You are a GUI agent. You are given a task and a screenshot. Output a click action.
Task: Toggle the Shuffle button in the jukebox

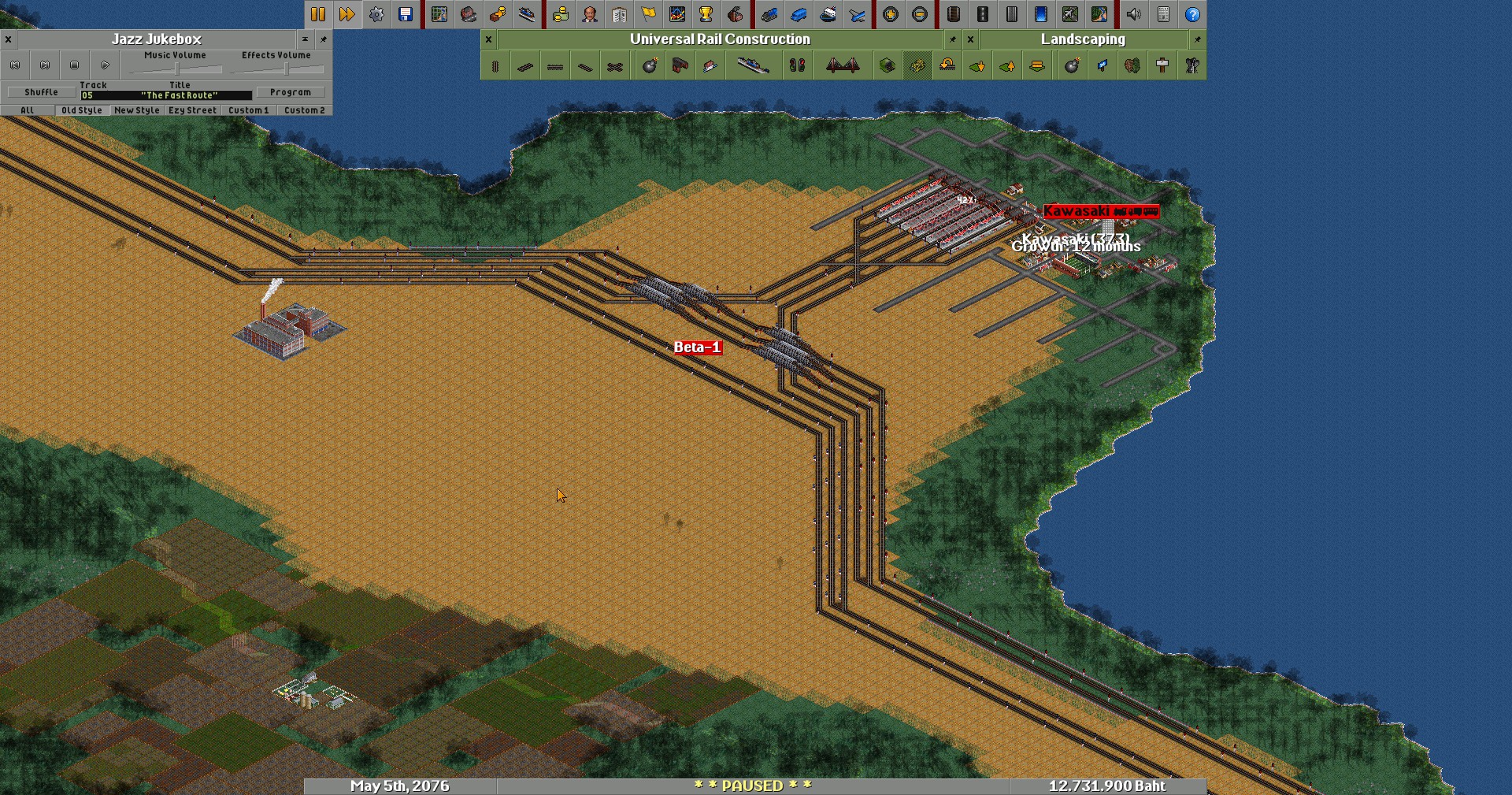41,92
